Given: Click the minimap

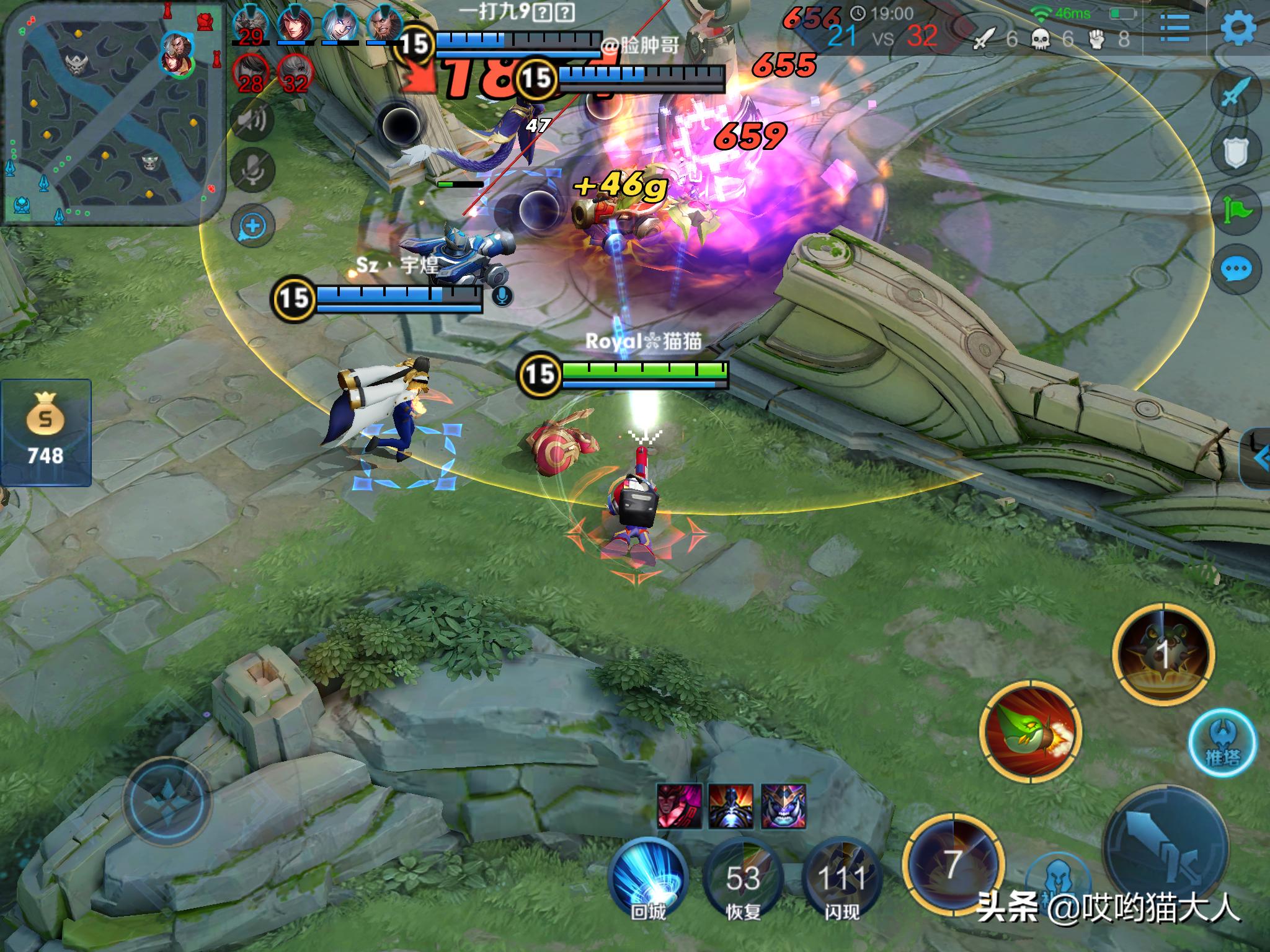Looking at the screenshot, I should point(113,113).
